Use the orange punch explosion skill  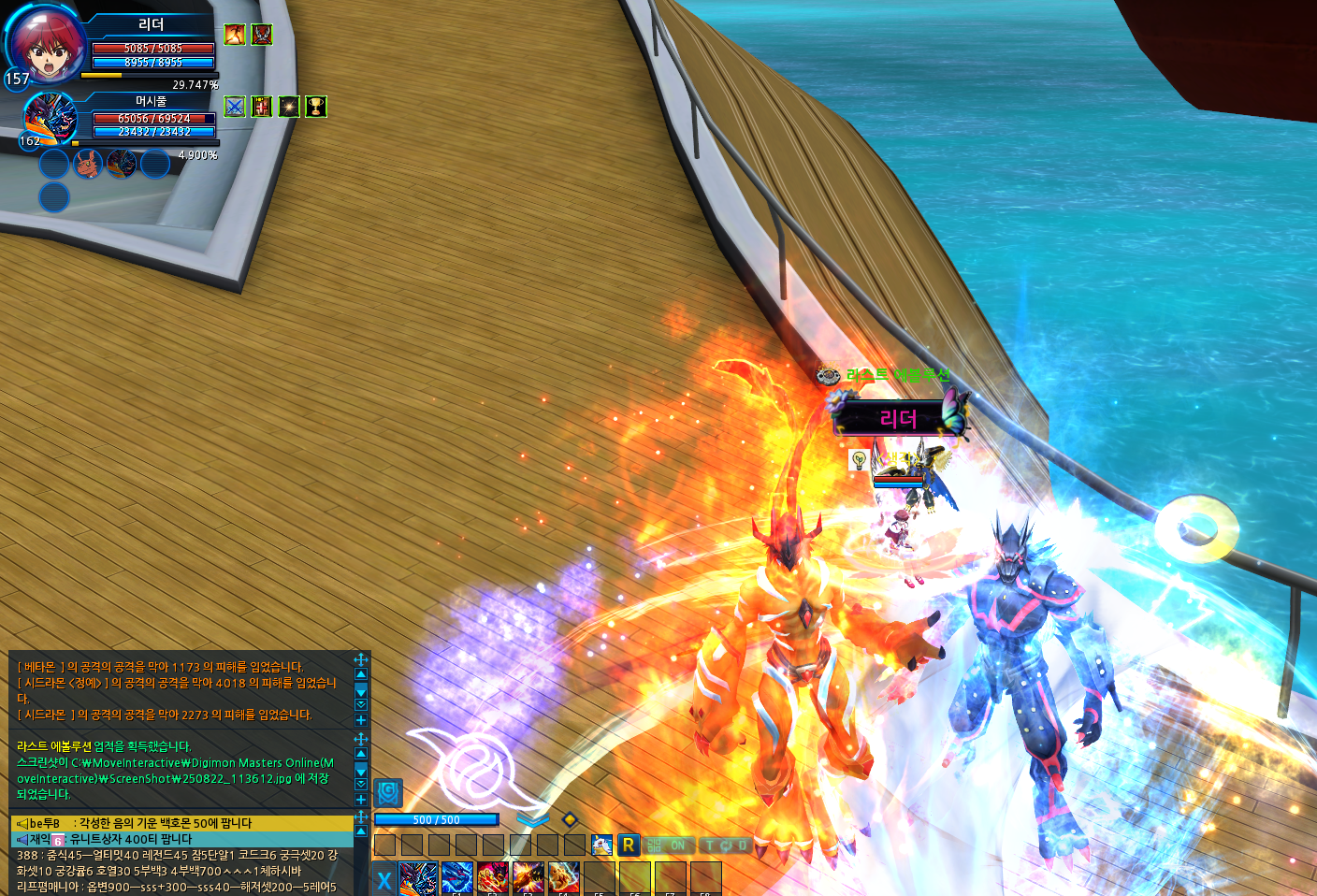[528, 878]
